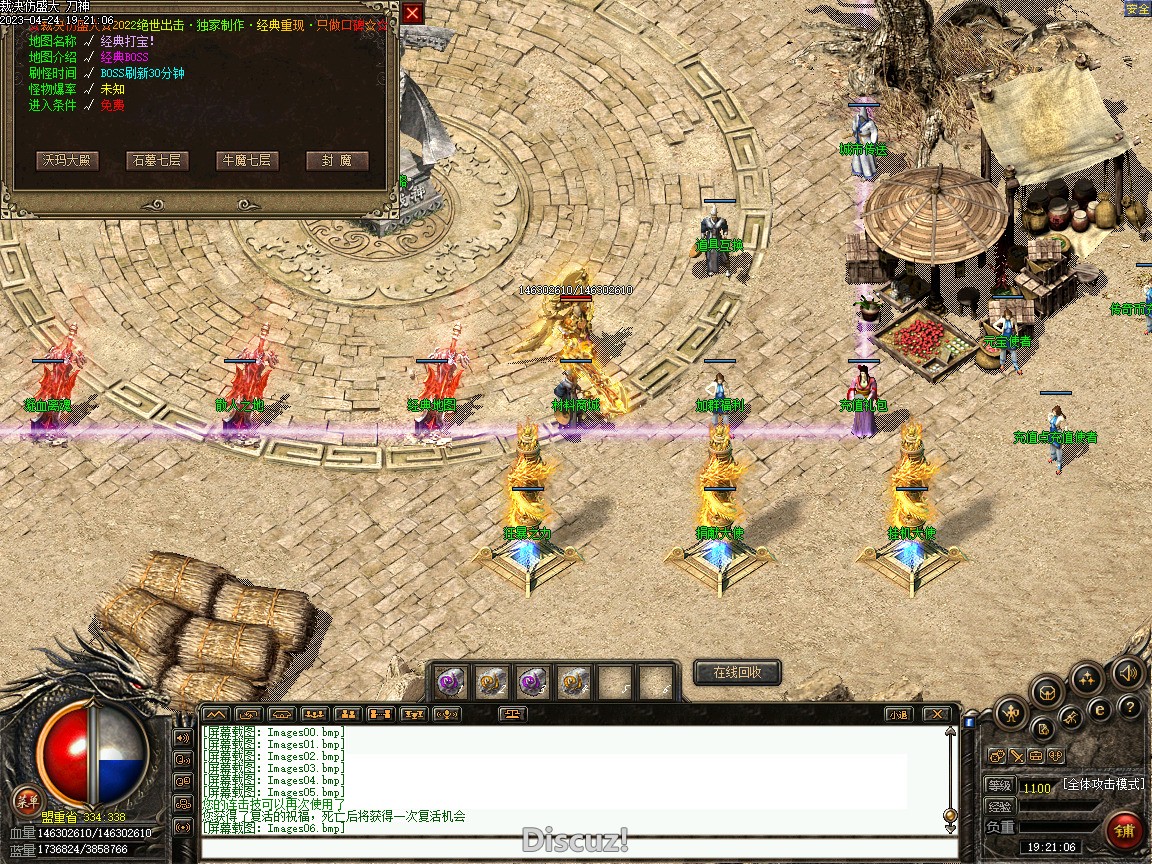The width and height of the screenshot is (1152, 864).
Task: Click the 菜单 menu button
Action: click(27, 800)
